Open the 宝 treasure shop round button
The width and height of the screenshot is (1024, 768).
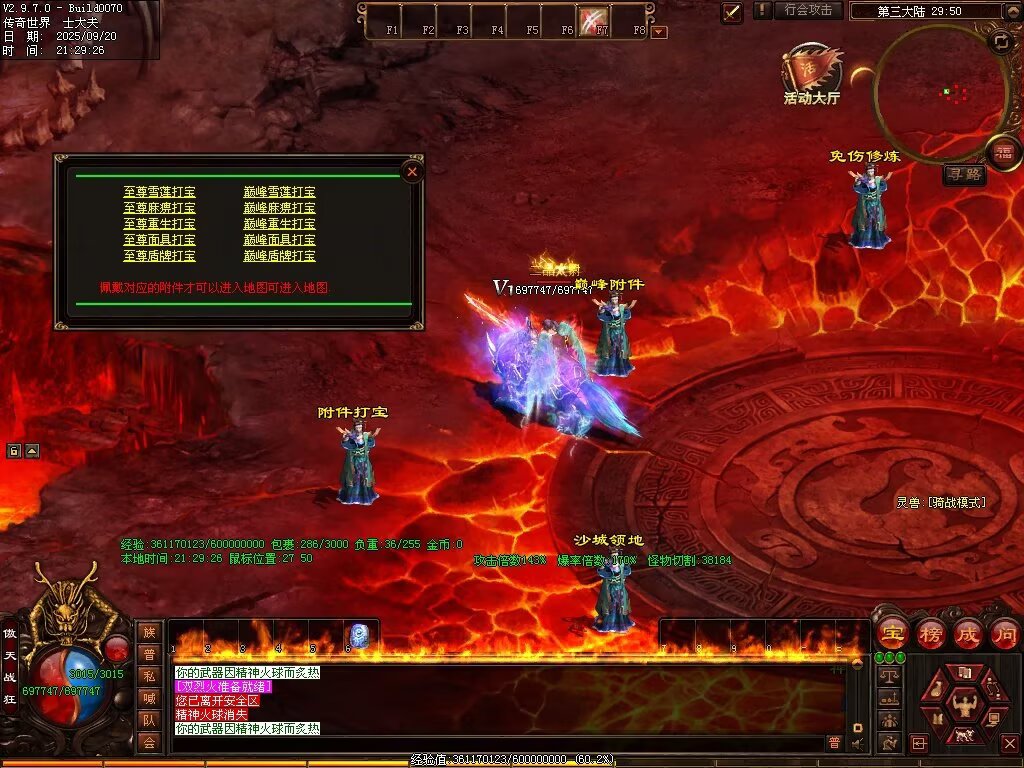892,633
